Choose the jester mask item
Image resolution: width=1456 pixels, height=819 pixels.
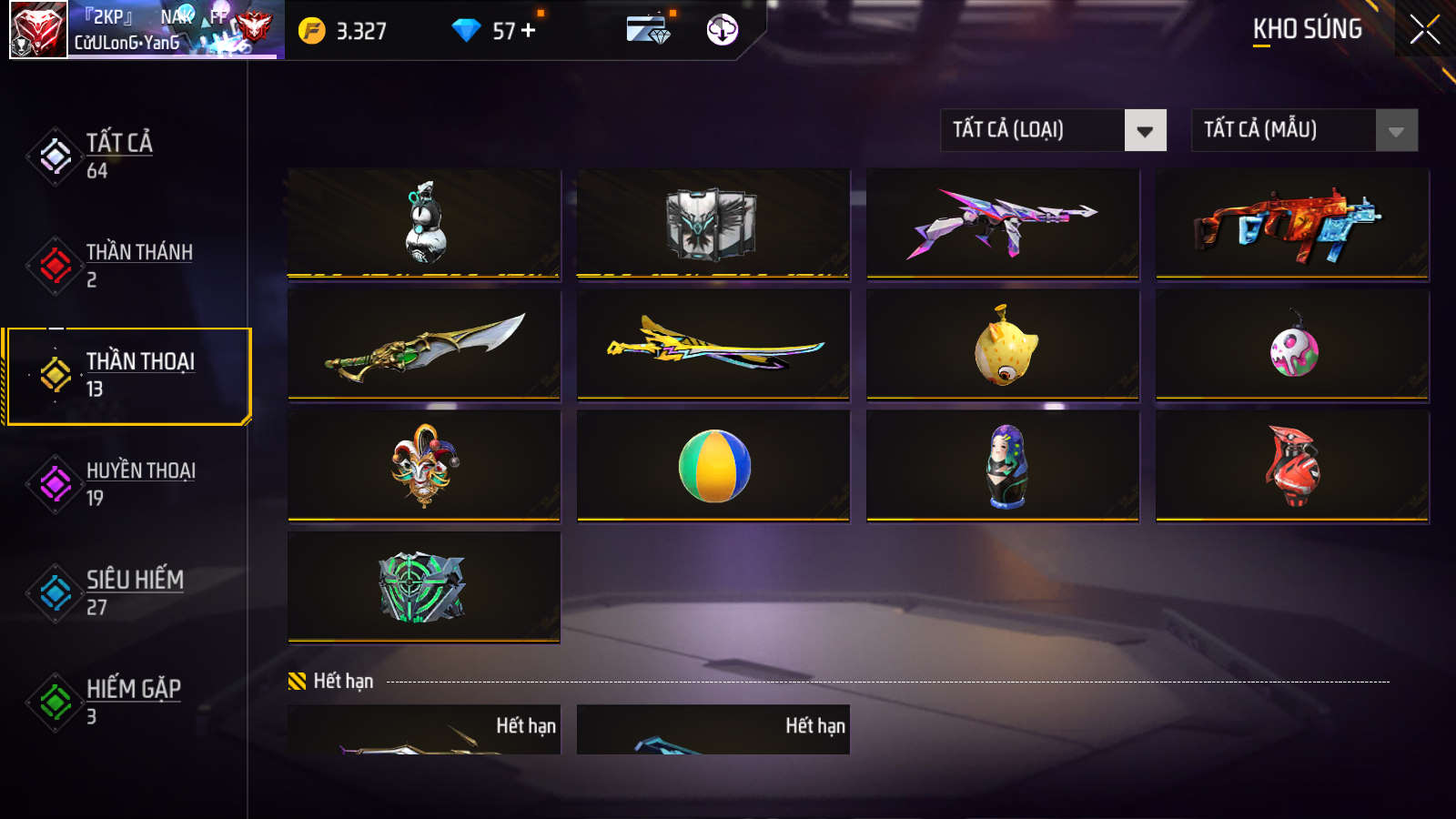click(424, 466)
